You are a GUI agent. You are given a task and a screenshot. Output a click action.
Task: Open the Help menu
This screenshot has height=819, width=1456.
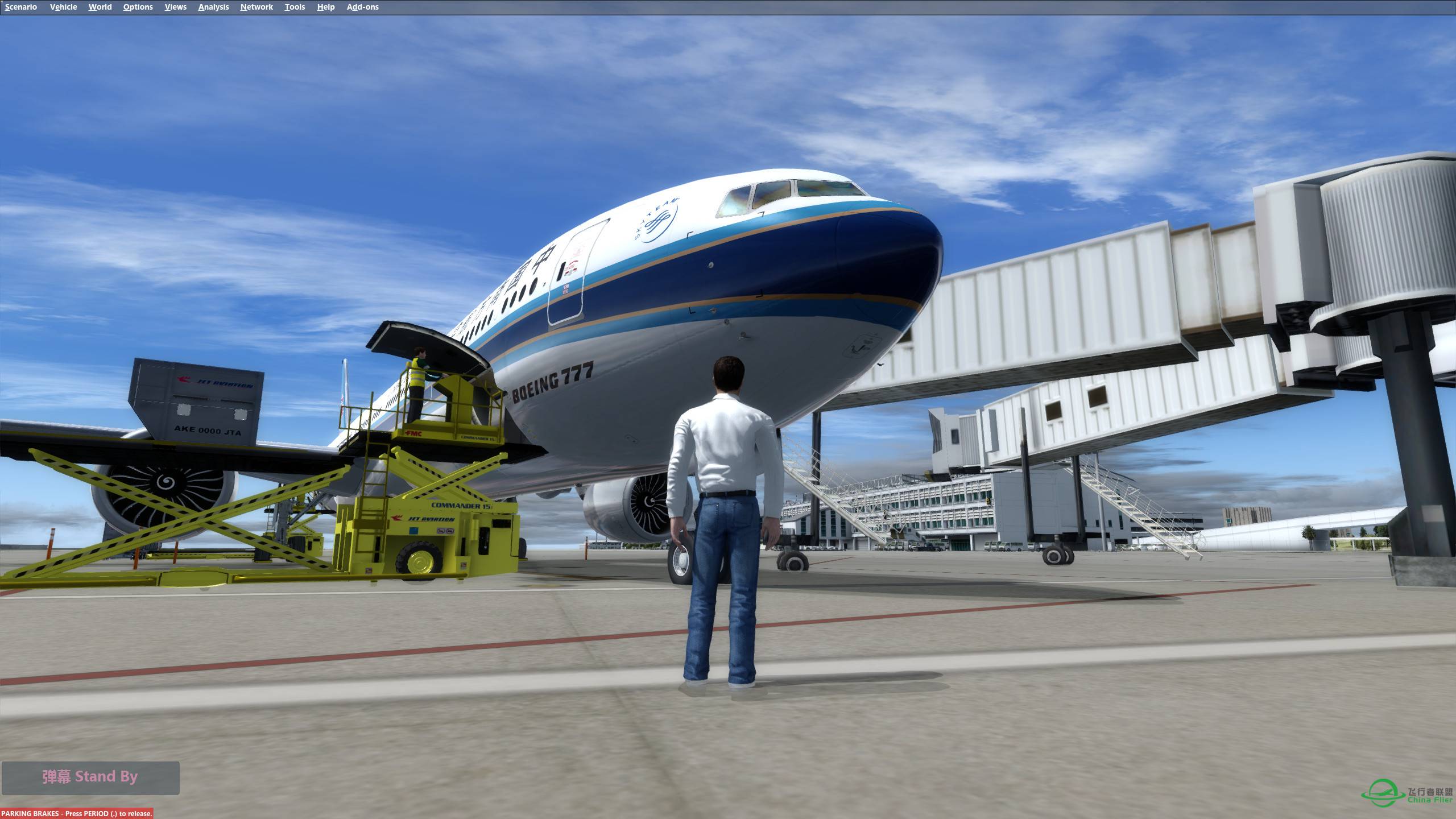coord(325,7)
